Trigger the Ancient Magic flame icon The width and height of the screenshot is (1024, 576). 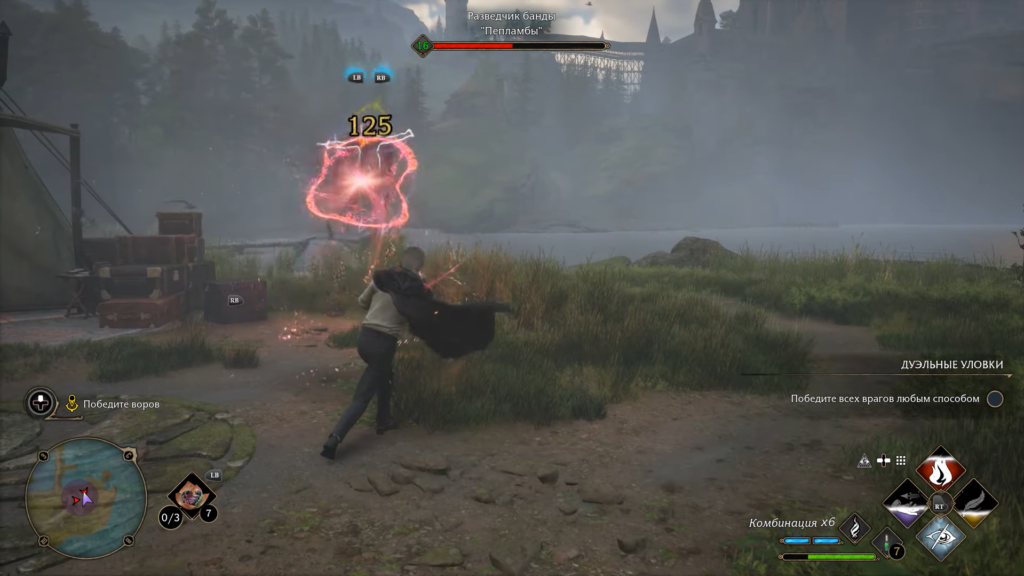pyautogui.click(x=855, y=527)
